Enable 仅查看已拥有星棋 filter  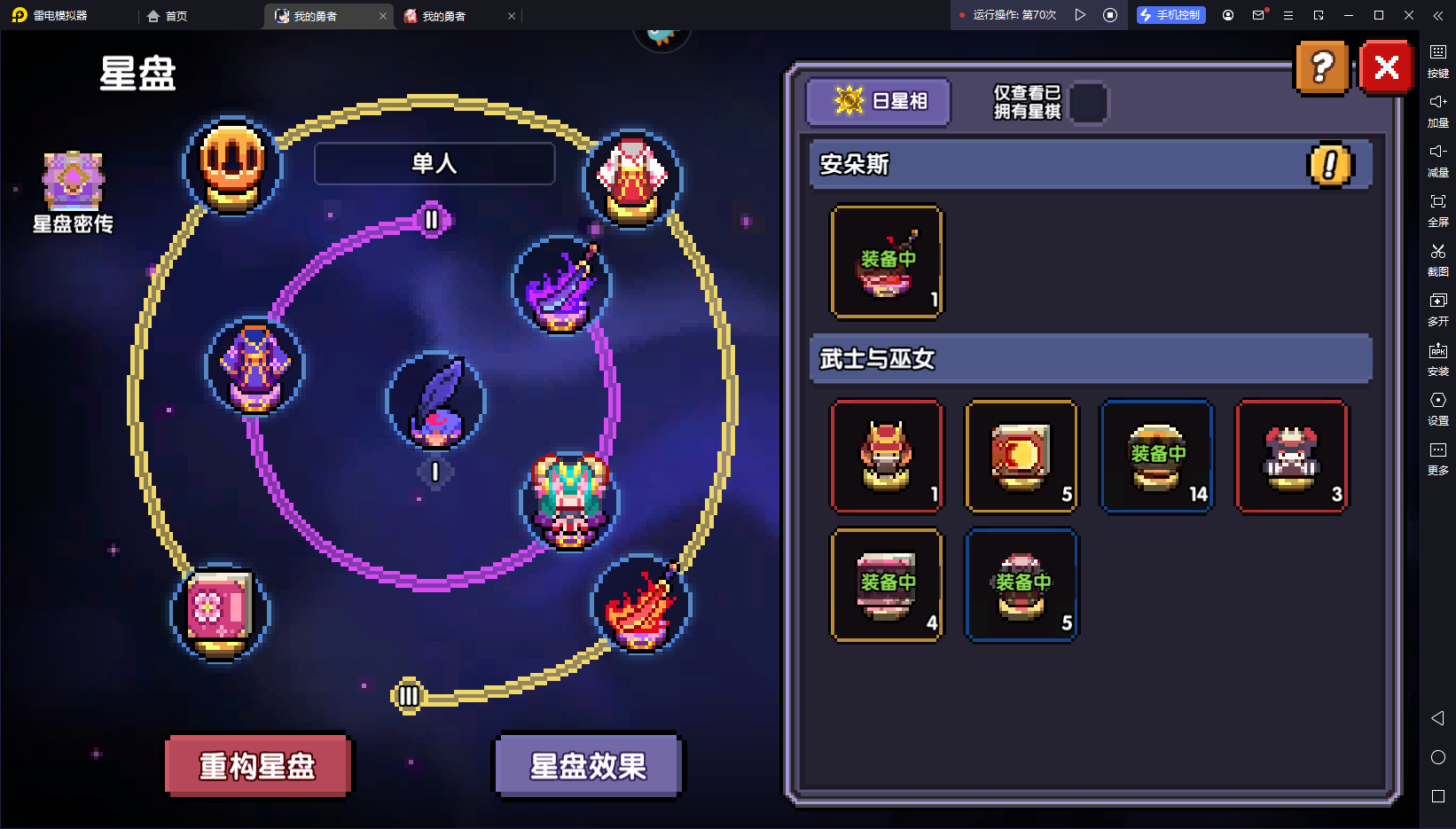pyautogui.click(x=1090, y=103)
